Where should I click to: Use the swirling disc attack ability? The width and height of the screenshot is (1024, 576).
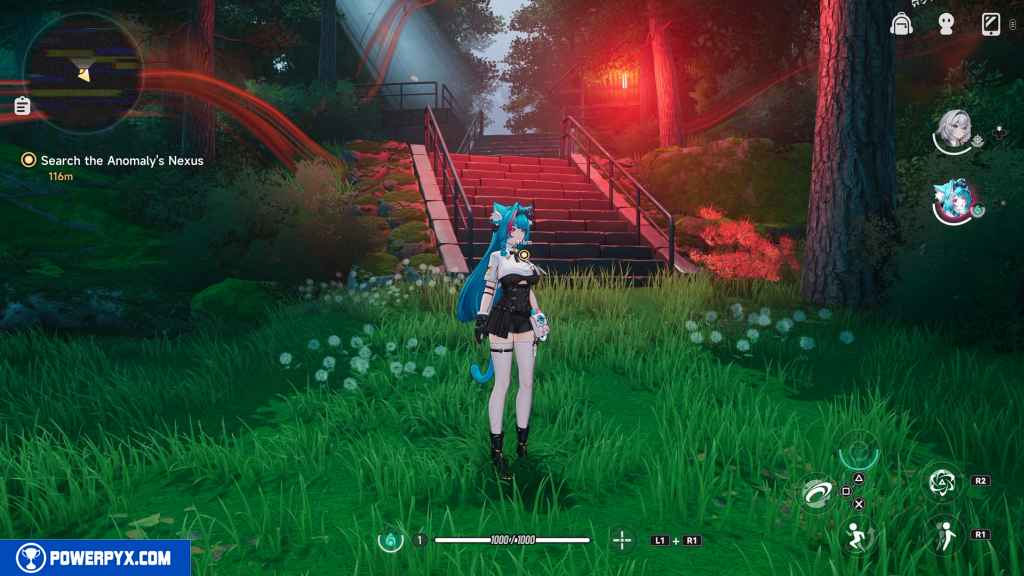[816, 492]
